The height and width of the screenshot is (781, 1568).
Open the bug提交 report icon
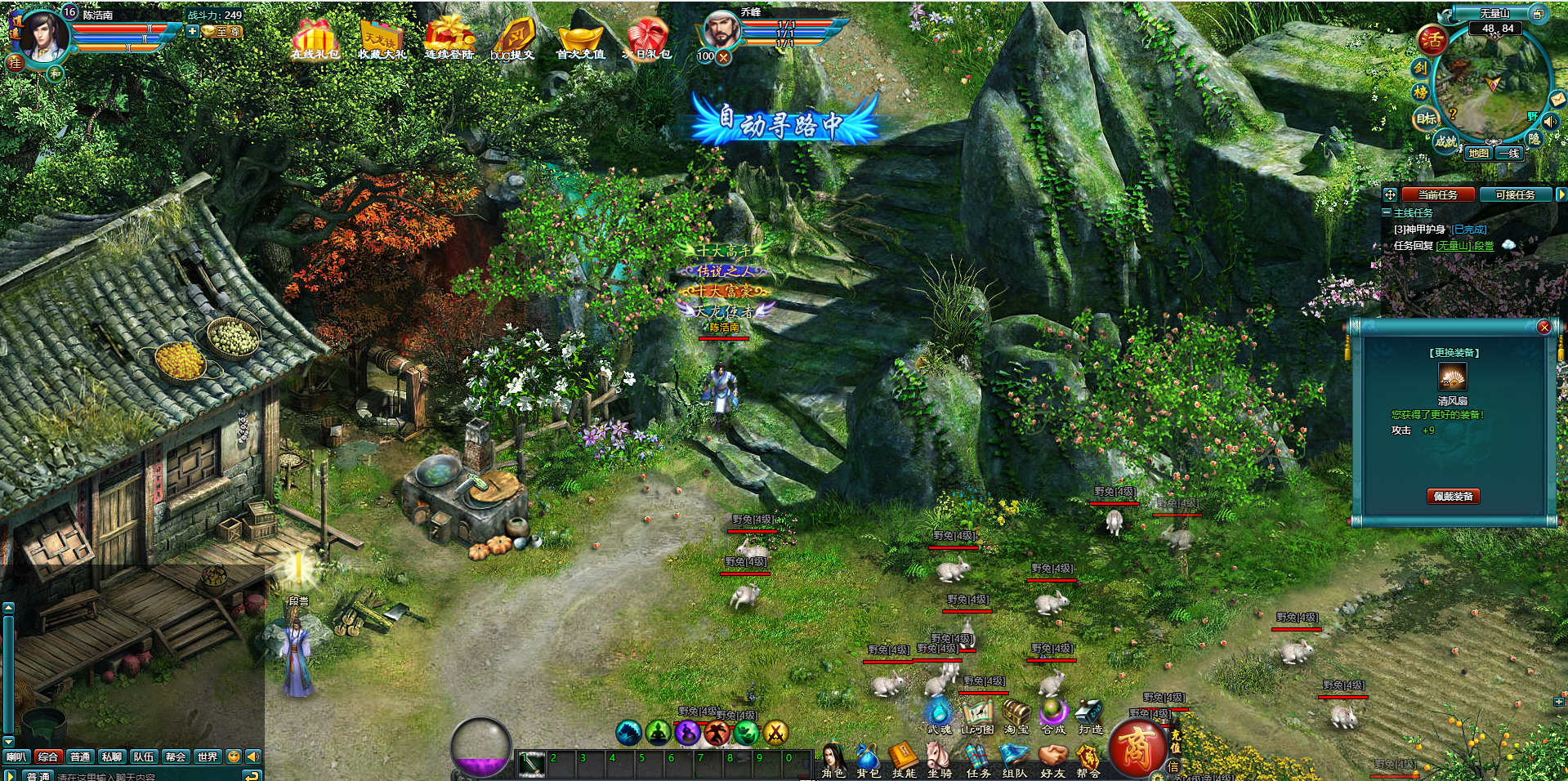513,39
